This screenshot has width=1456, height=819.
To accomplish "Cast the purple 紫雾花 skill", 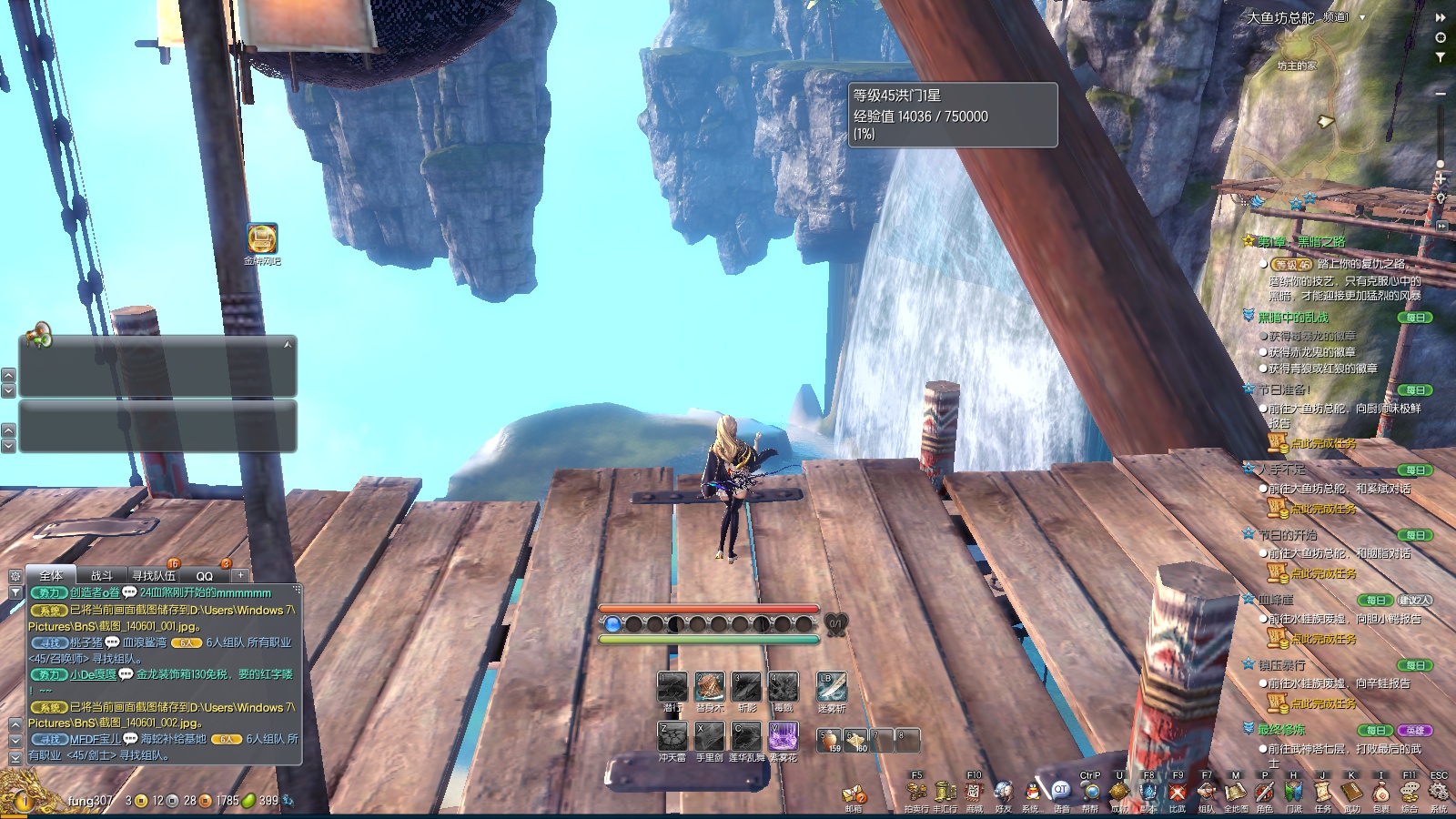I will click(783, 736).
